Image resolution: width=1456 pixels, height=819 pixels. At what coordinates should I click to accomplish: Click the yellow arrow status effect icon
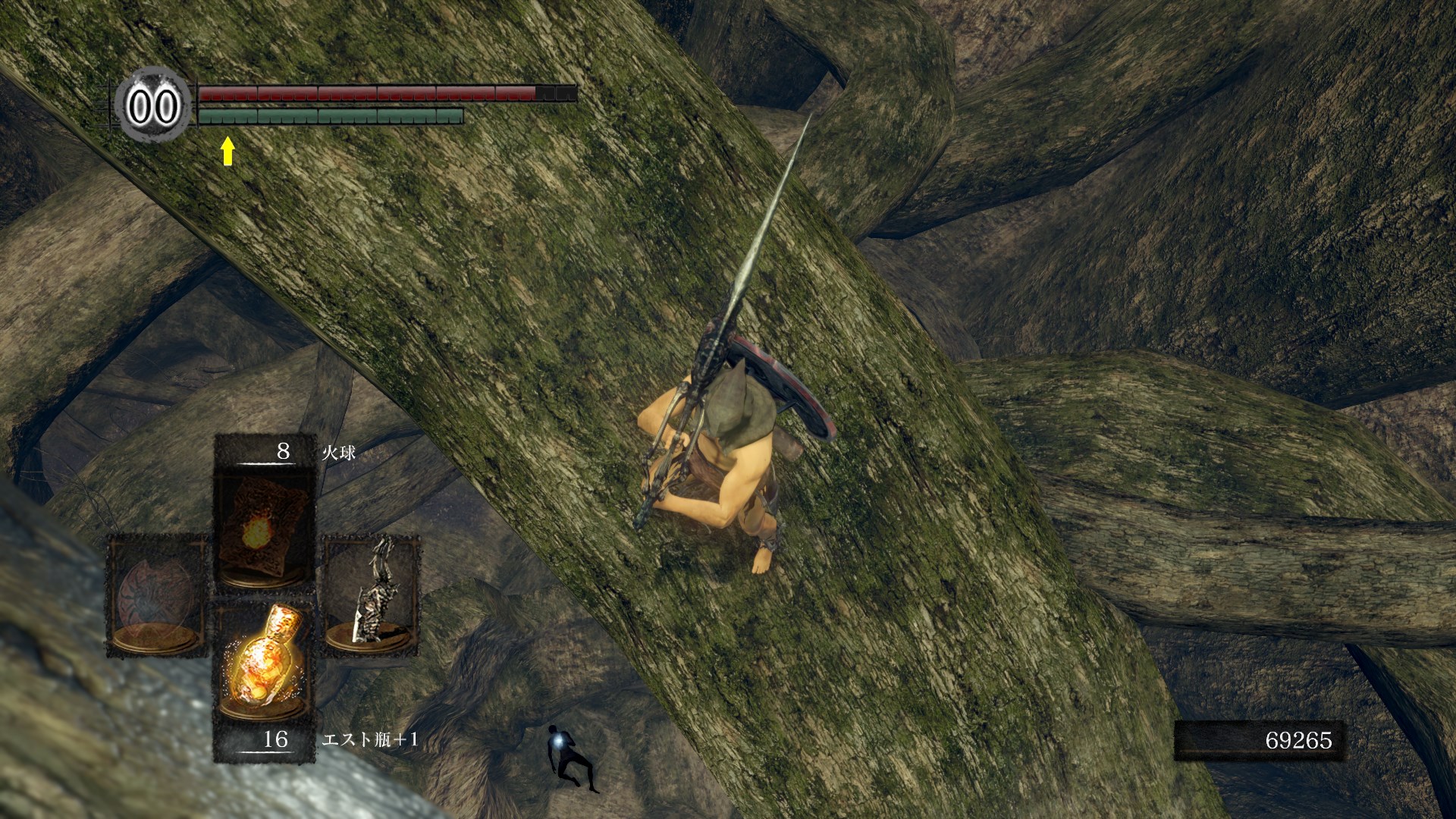point(227,150)
